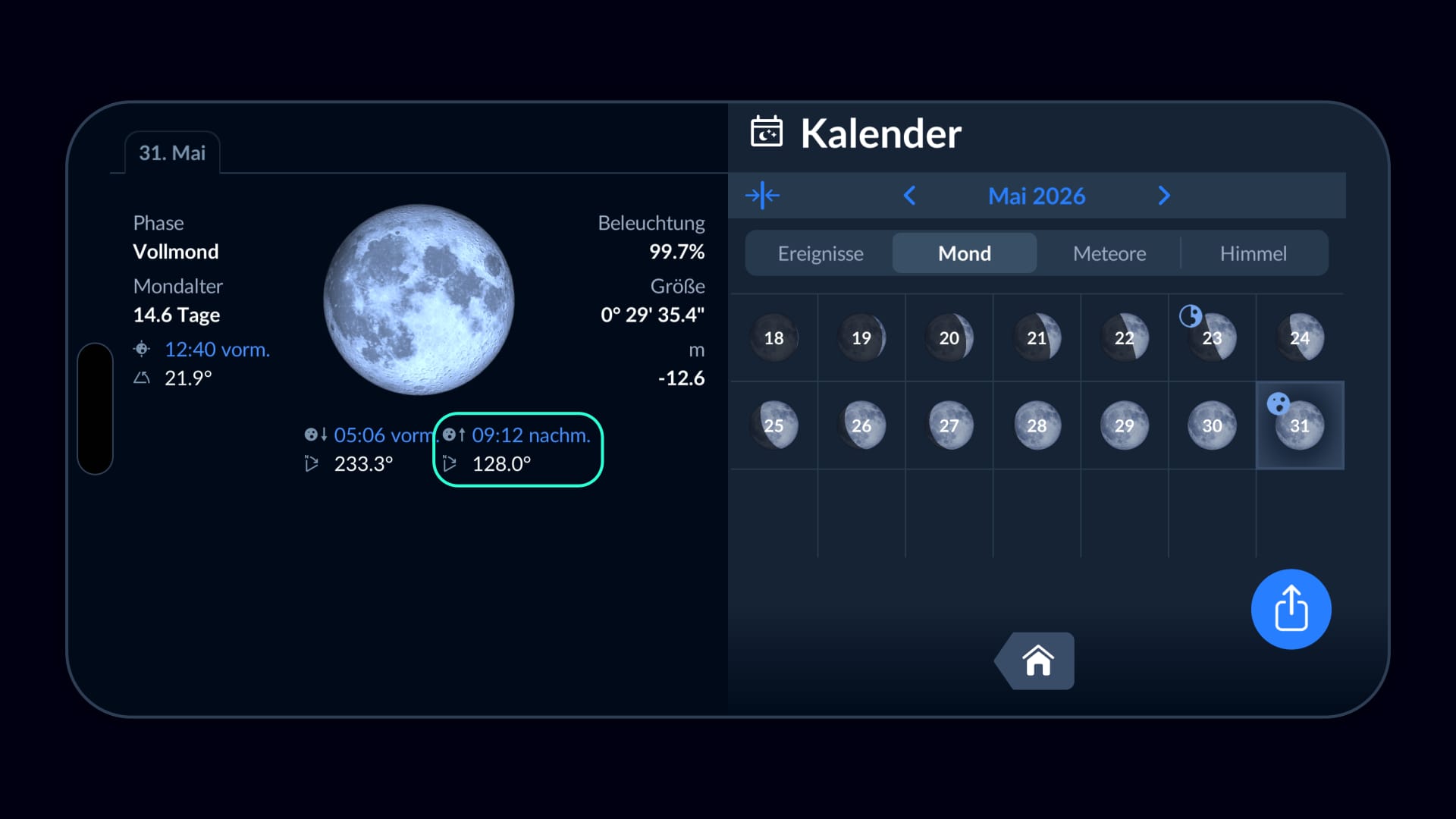Choose the 20th moon day
Viewport: 1456px width, 819px height.
click(x=949, y=338)
